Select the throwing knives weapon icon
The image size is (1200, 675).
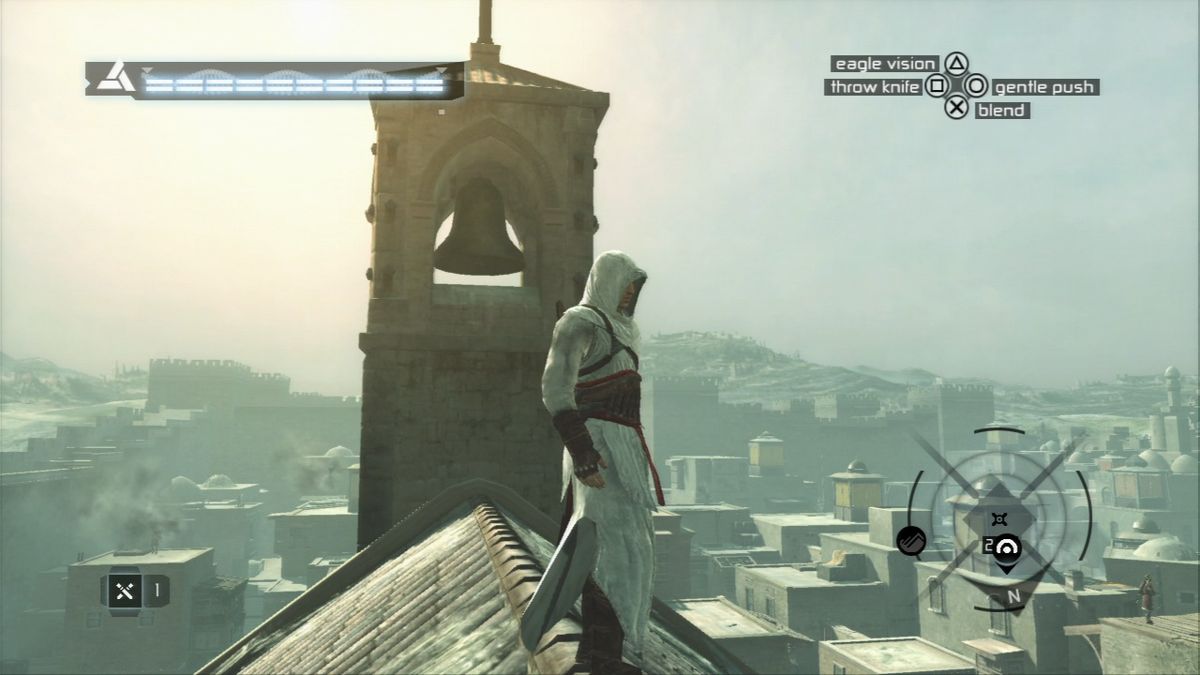pyautogui.click(x=125, y=590)
